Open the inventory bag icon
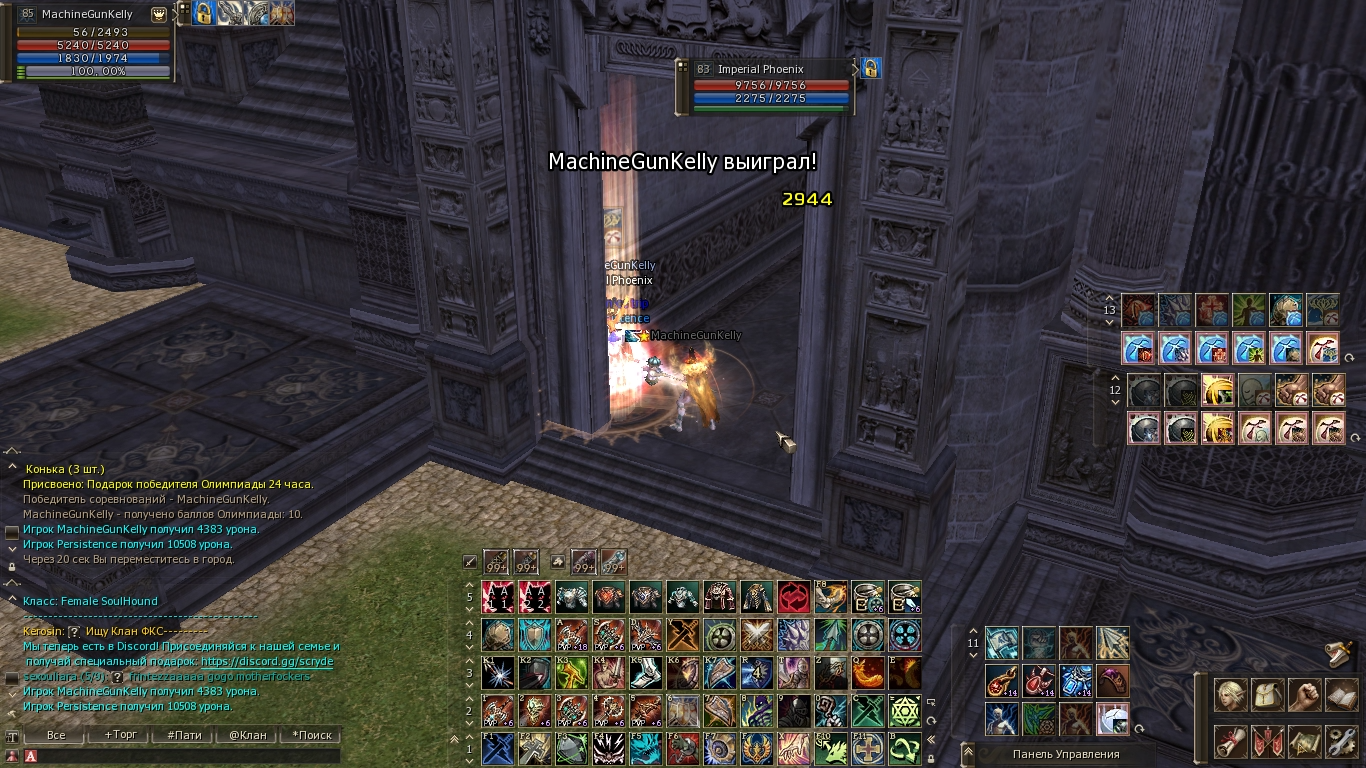Image resolution: width=1366 pixels, height=768 pixels. coord(1268,695)
